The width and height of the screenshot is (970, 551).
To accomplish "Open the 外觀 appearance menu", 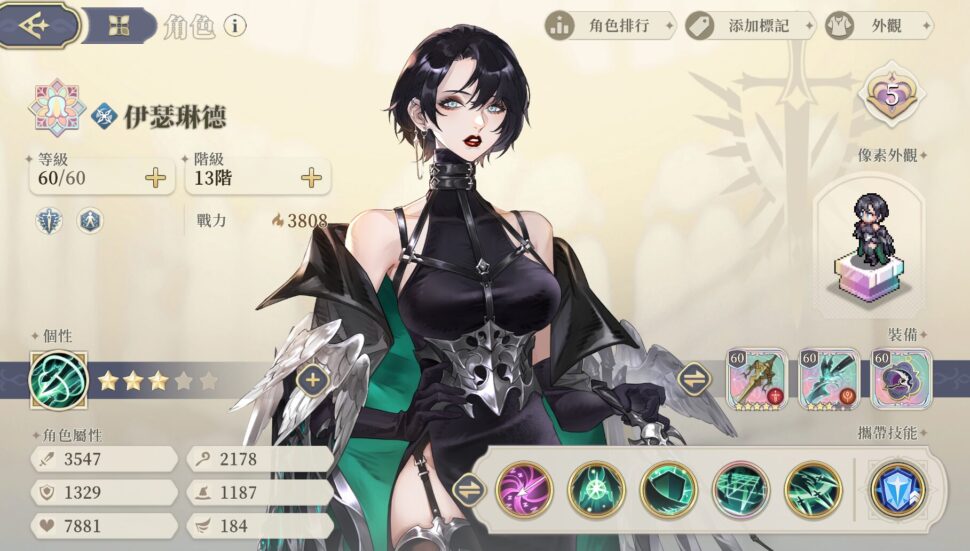I will click(879, 26).
